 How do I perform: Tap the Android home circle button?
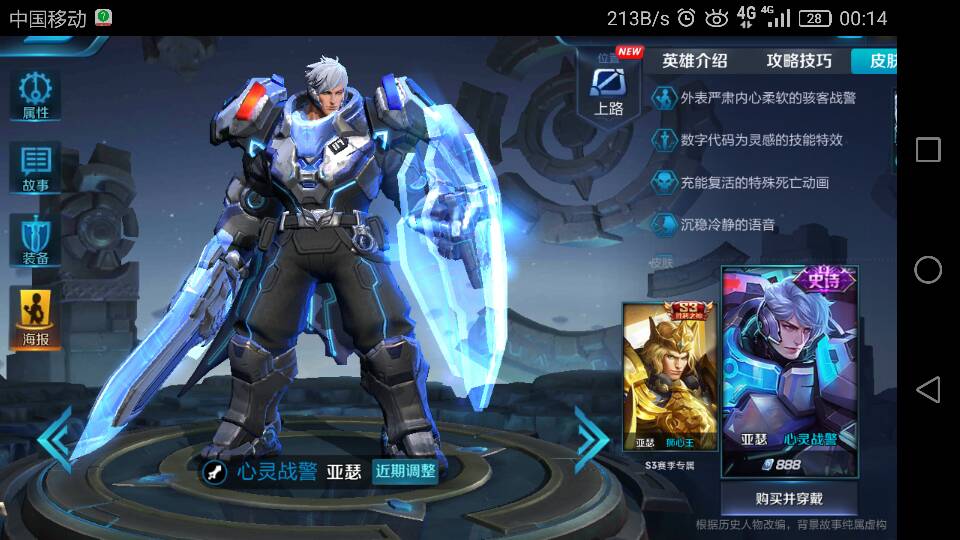click(x=928, y=270)
